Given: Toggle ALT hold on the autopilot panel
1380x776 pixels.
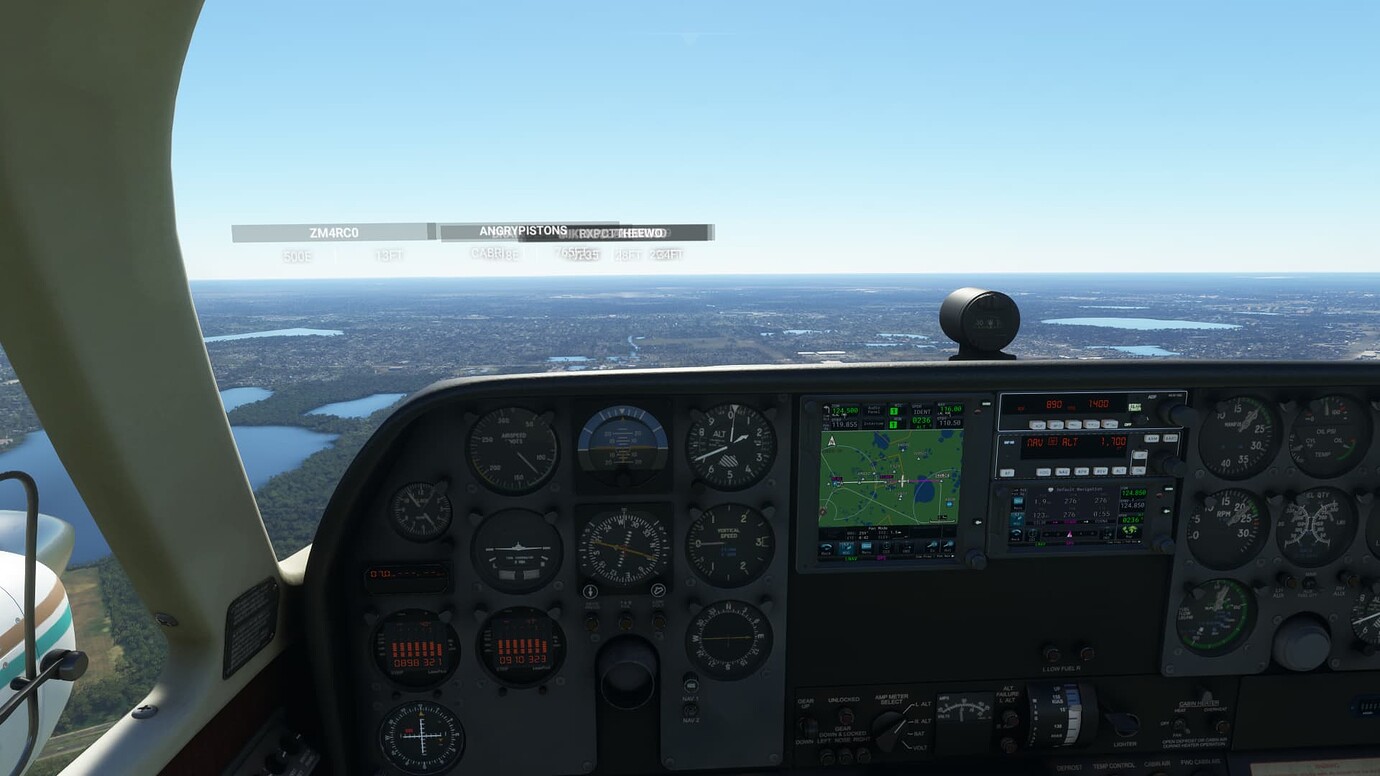Looking at the screenshot, I should tap(1120, 472).
